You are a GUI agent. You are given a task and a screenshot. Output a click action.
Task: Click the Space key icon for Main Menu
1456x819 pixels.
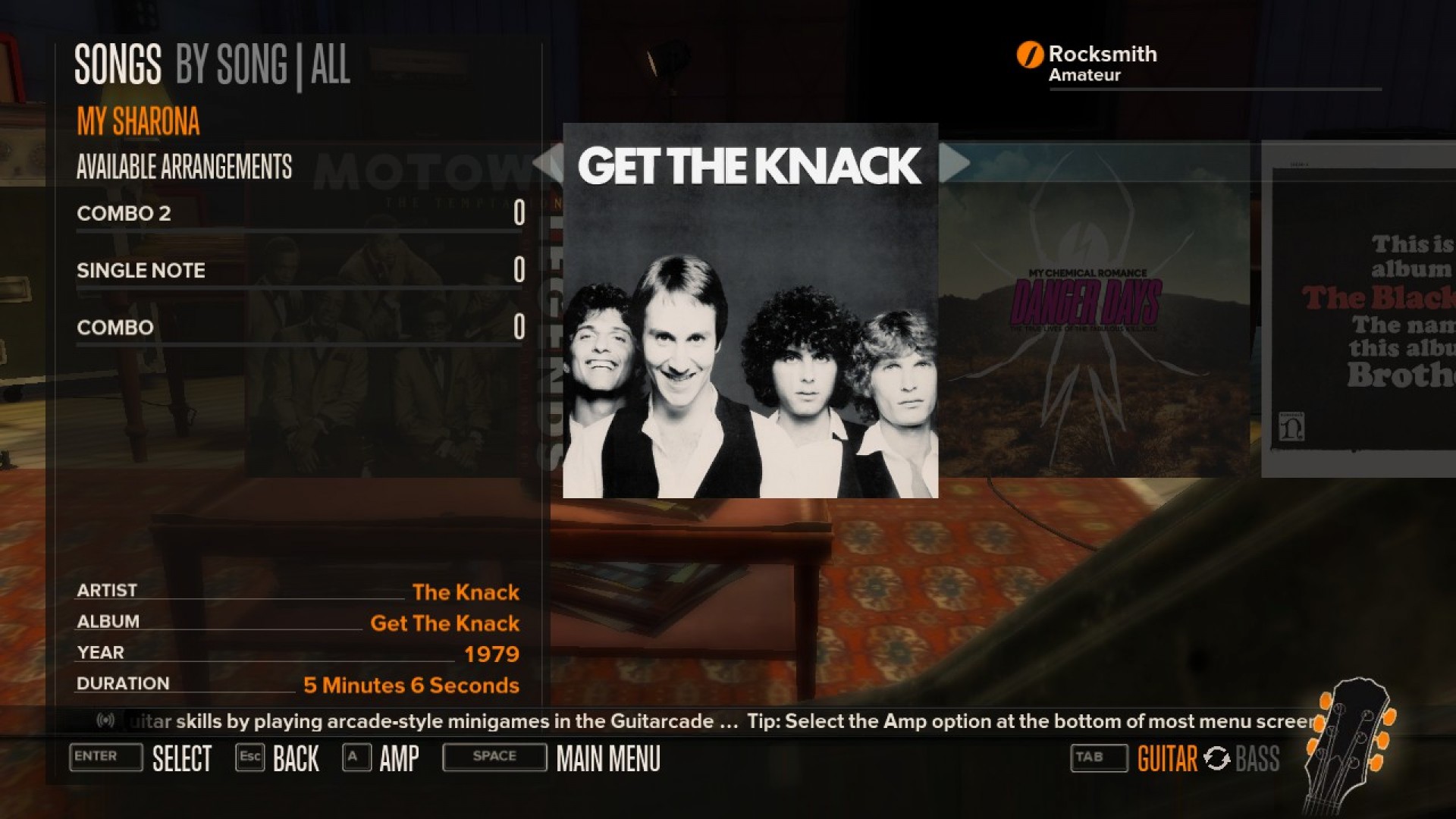[494, 757]
